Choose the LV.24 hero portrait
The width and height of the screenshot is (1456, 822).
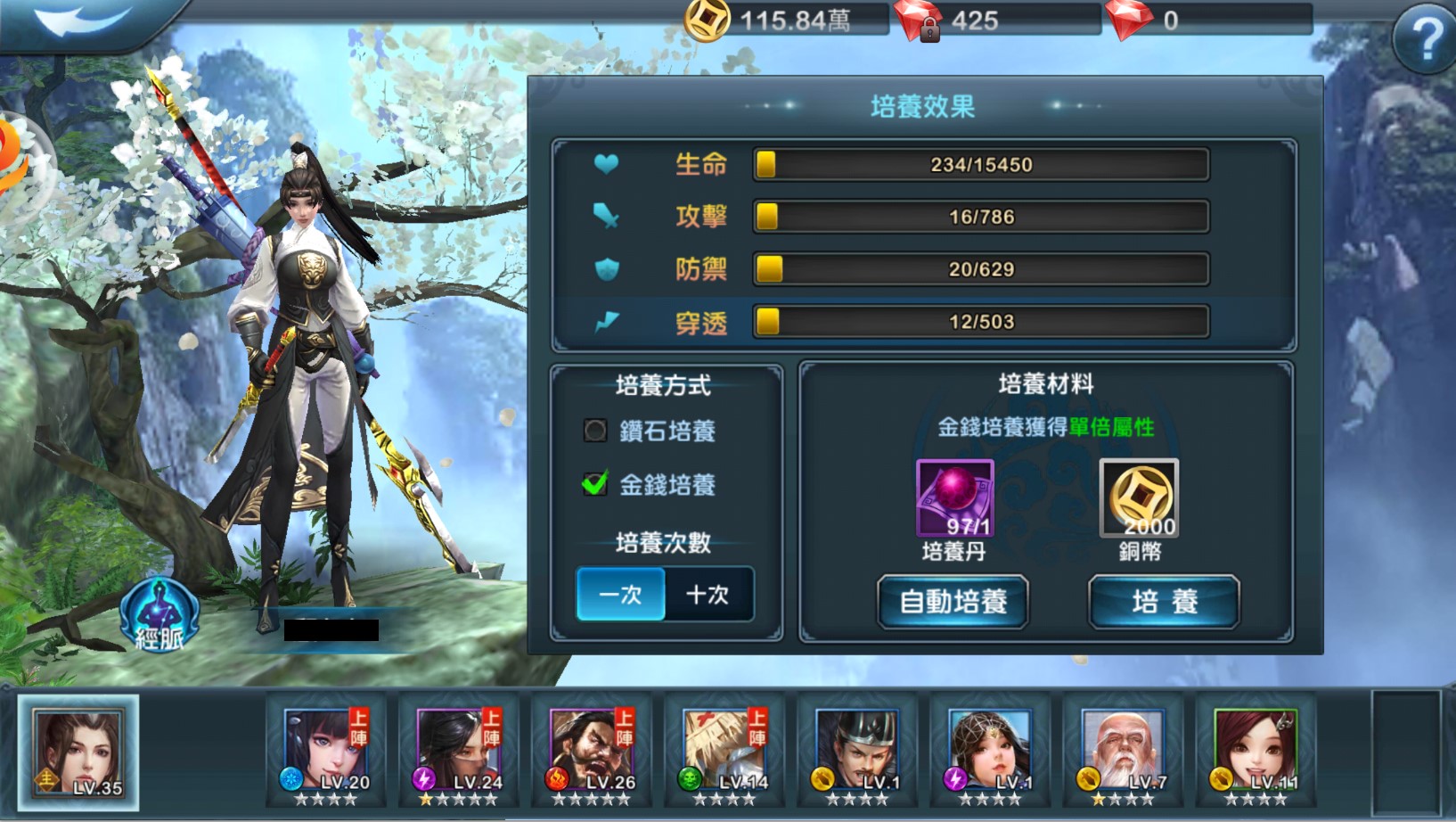pos(459,752)
